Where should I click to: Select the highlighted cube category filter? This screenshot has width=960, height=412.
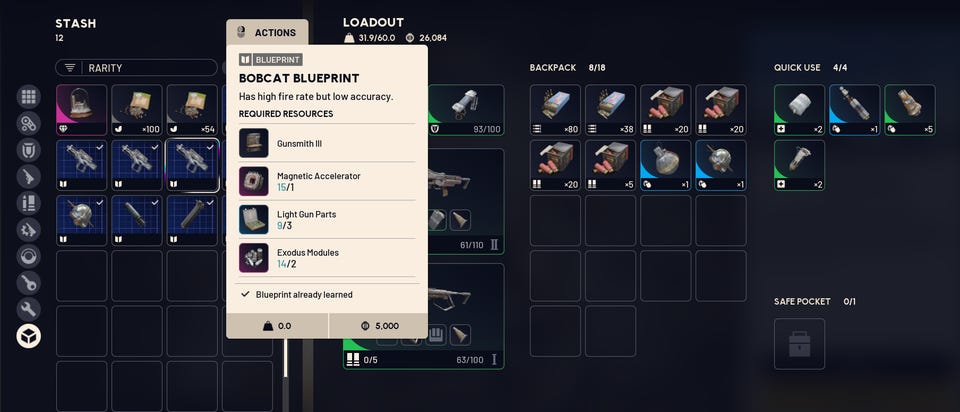tap(29, 336)
